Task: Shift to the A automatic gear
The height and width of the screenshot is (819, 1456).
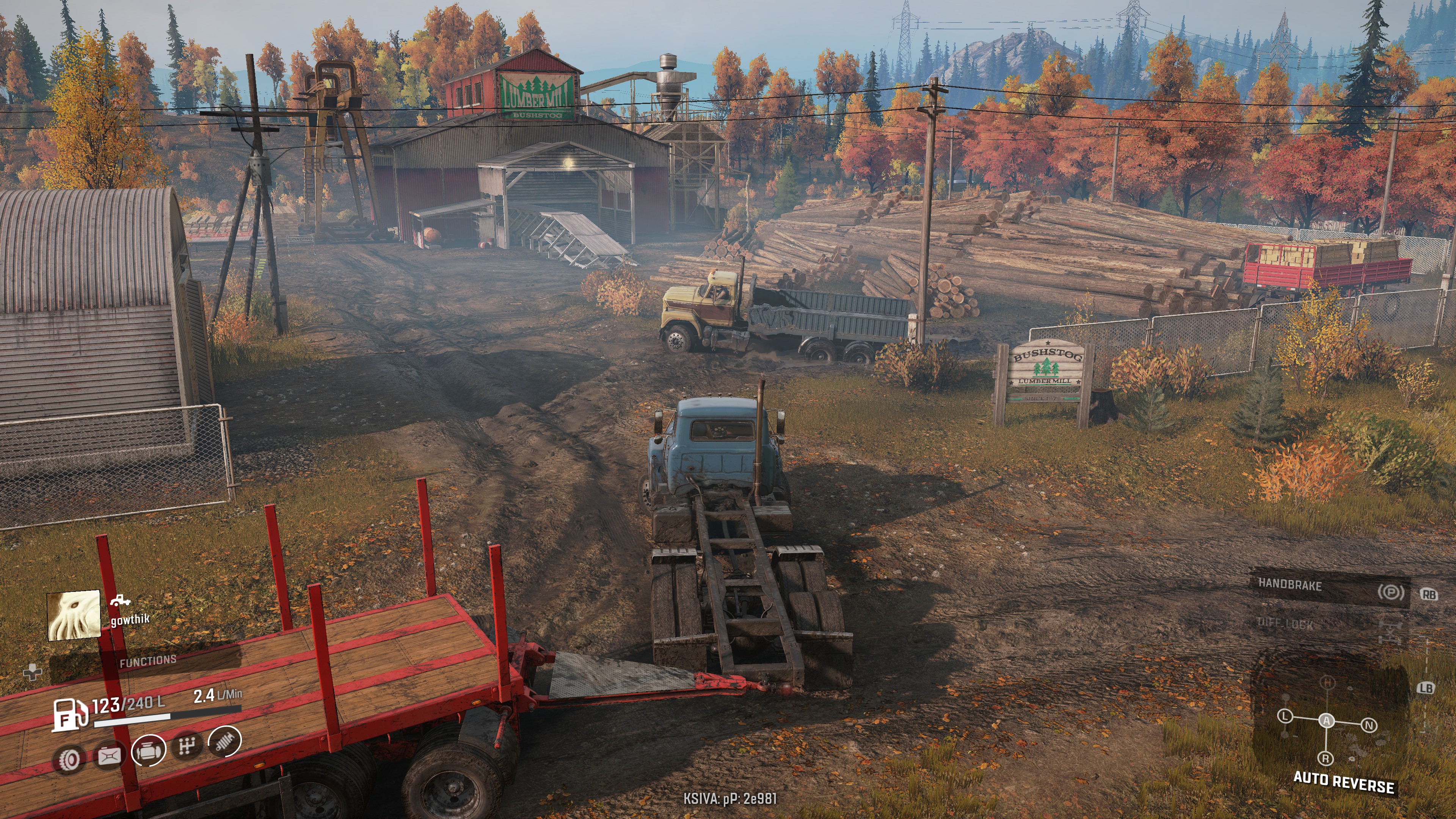Action: coord(1326,721)
